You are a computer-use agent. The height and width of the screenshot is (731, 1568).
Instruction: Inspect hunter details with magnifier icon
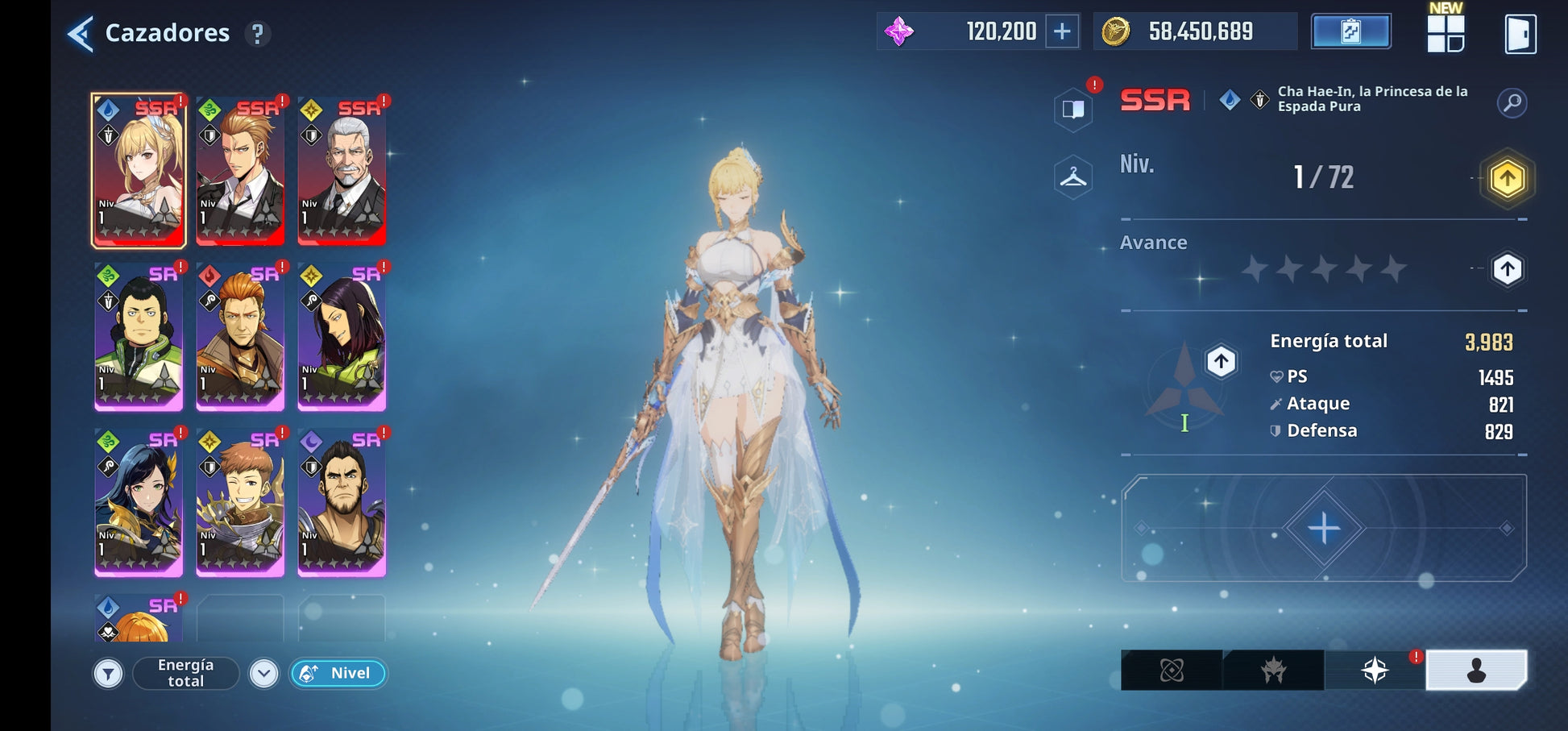1512,102
